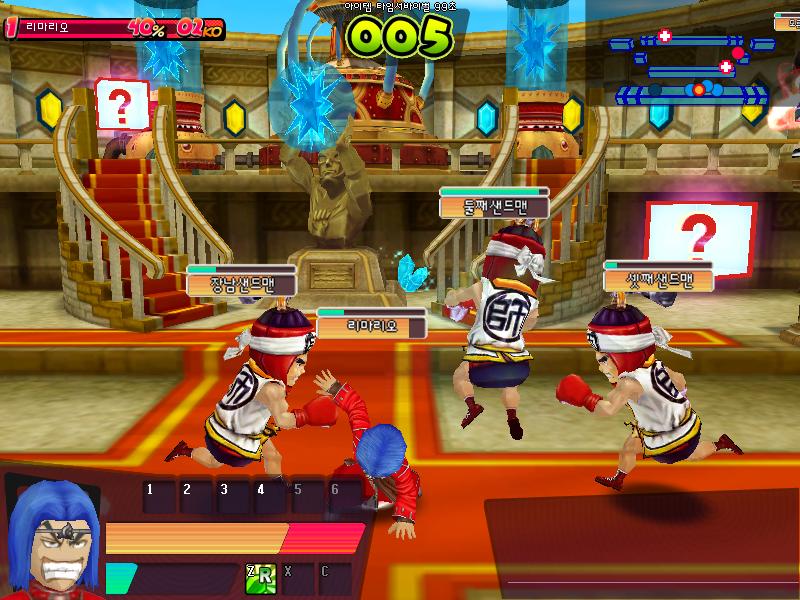
Task: Click the stage platform minimap
Action: pos(692,68)
